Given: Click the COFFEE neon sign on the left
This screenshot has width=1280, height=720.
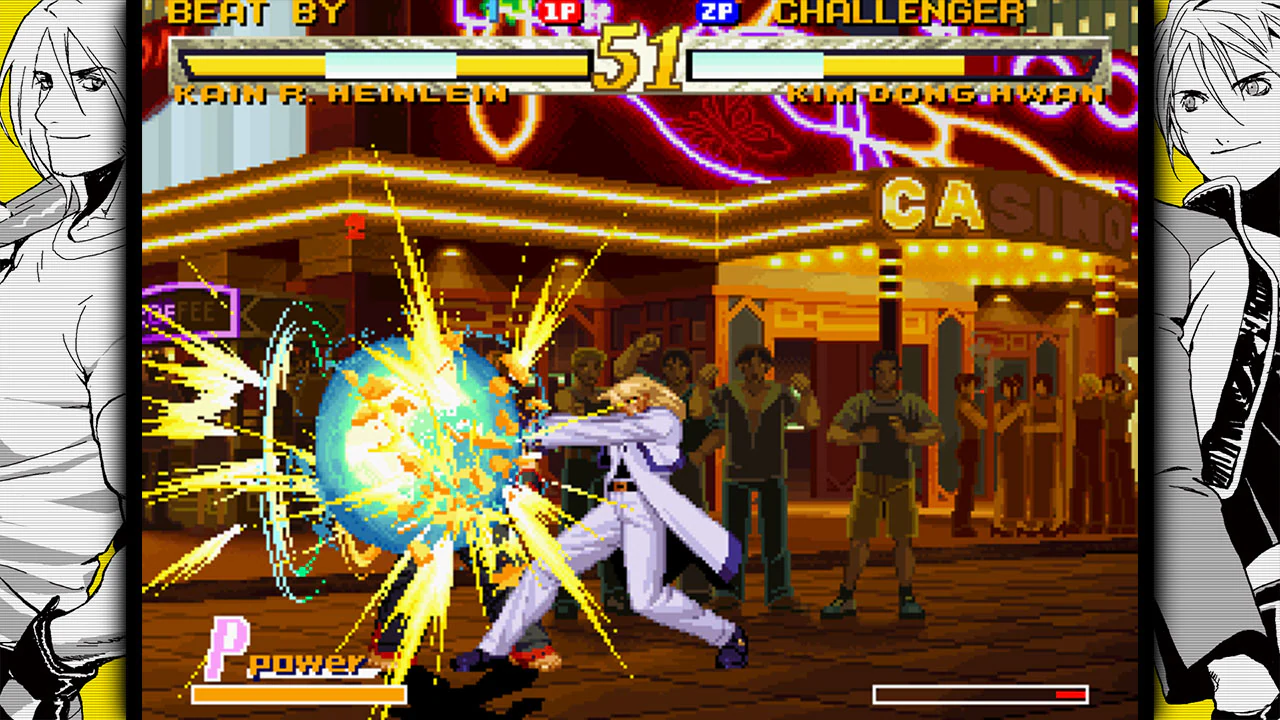Looking at the screenshot, I should click(190, 310).
